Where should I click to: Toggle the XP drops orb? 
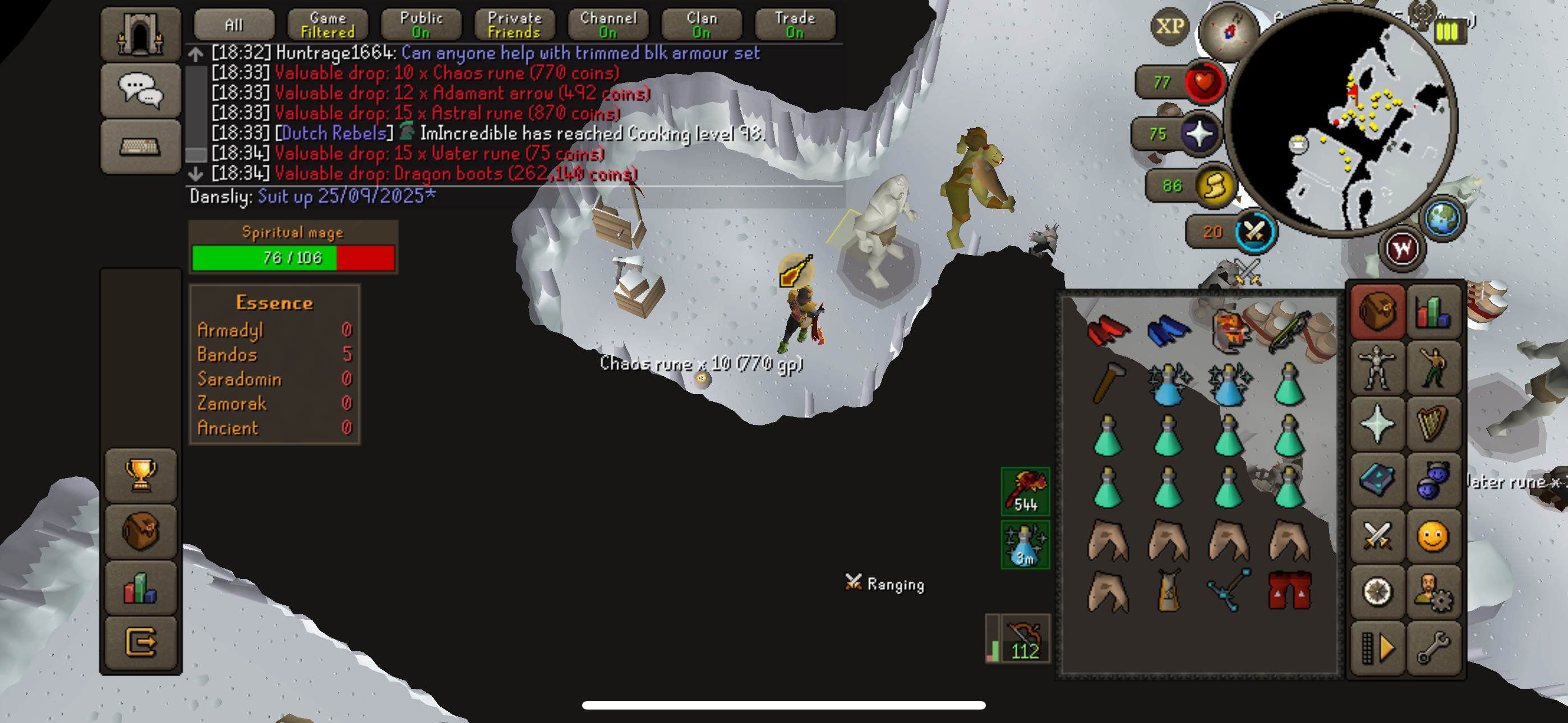(1170, 27)
